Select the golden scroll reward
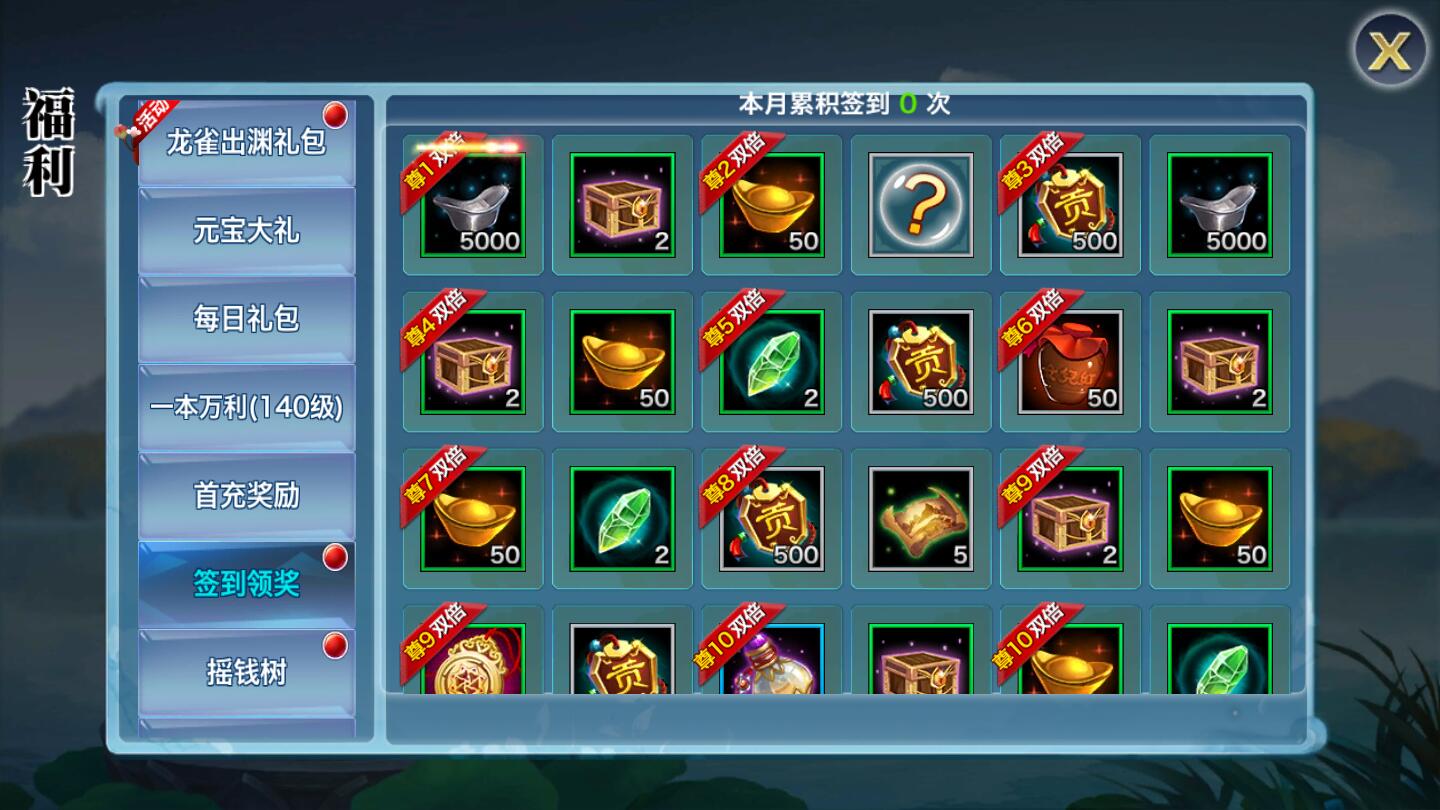Viewport: 1440px width, 810px height. click(x=921, y=519)
